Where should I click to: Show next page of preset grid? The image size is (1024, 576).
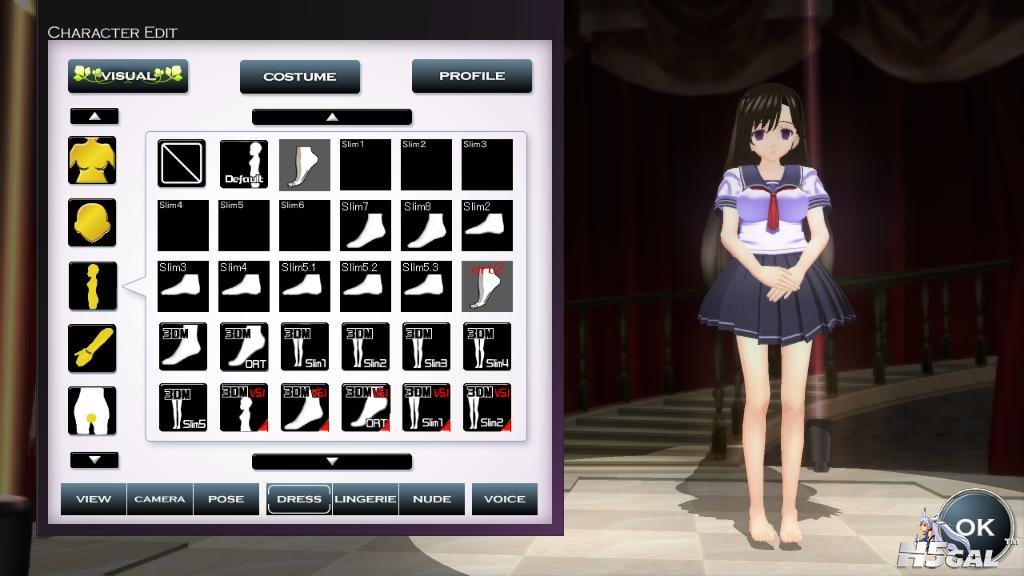click(x=332, y=461)
